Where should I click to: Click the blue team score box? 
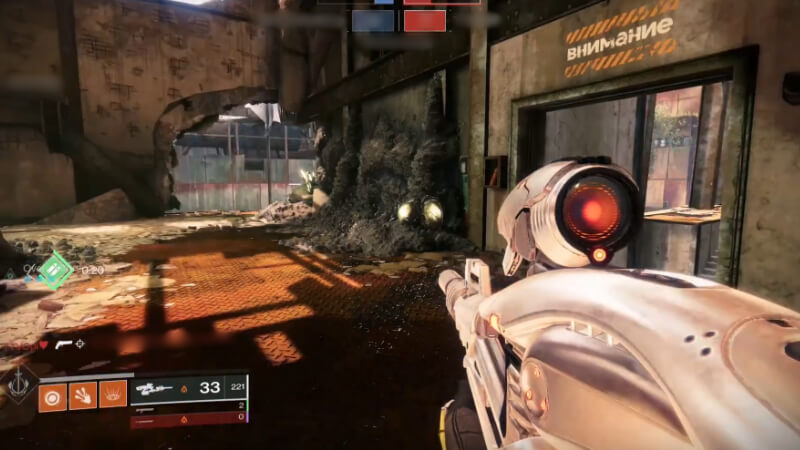[373, 21]
